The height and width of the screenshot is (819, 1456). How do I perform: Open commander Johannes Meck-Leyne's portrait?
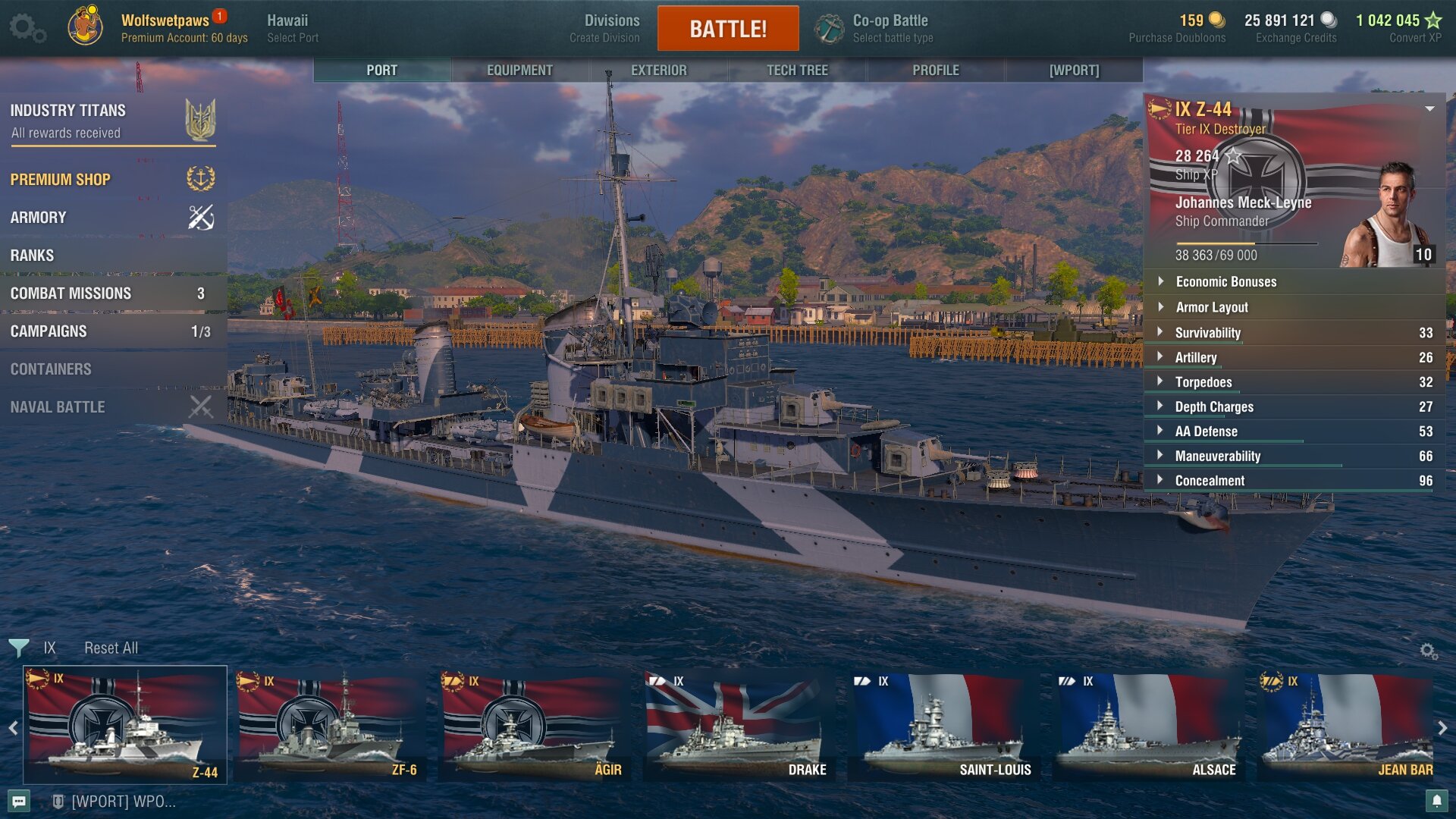[1388, 216]
